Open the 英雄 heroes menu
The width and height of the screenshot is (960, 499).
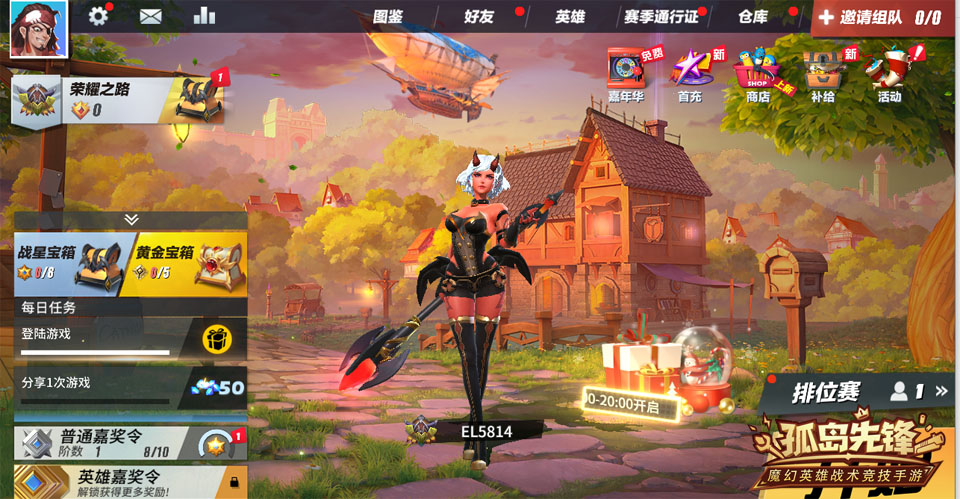pos(570,17)
